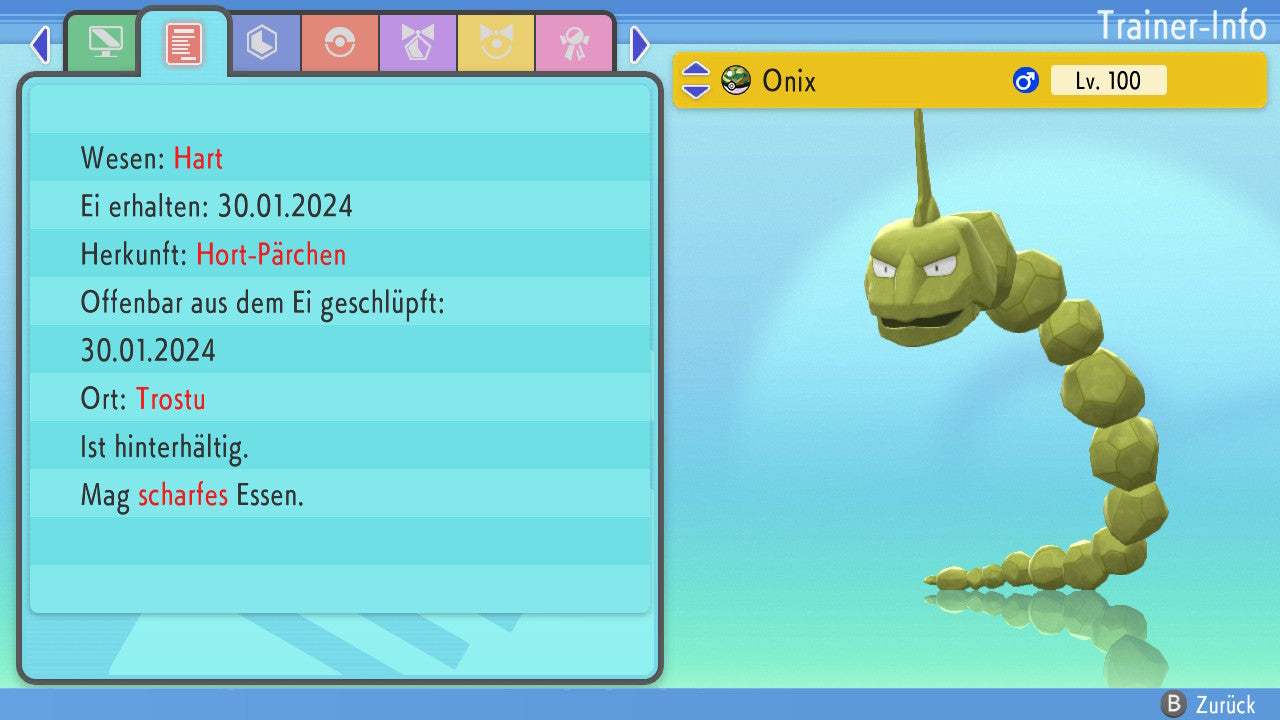View the pink ribbon rosette tab

pos(574,43)
